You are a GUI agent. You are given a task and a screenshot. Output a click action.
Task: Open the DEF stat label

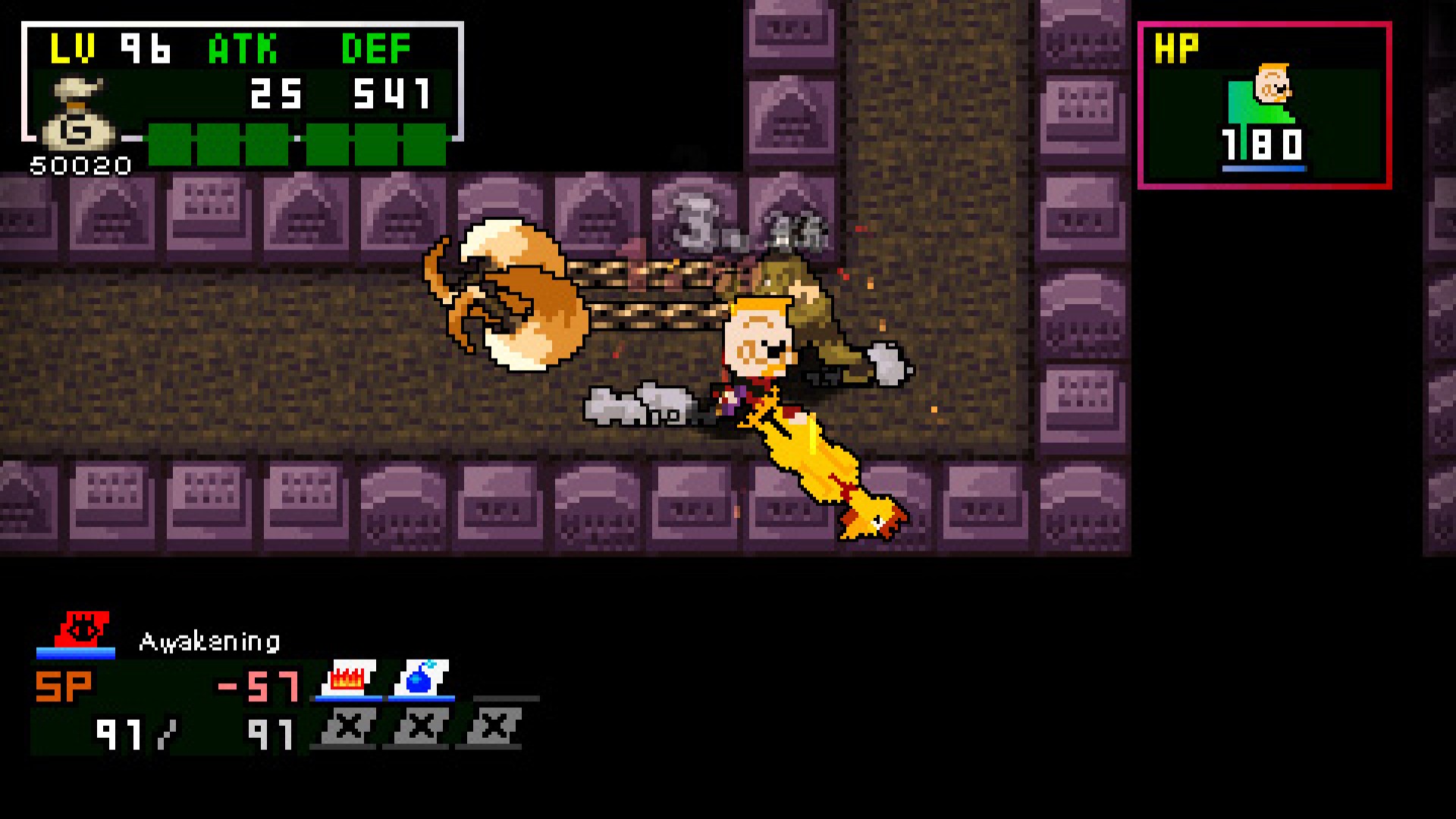coord(375,47)
